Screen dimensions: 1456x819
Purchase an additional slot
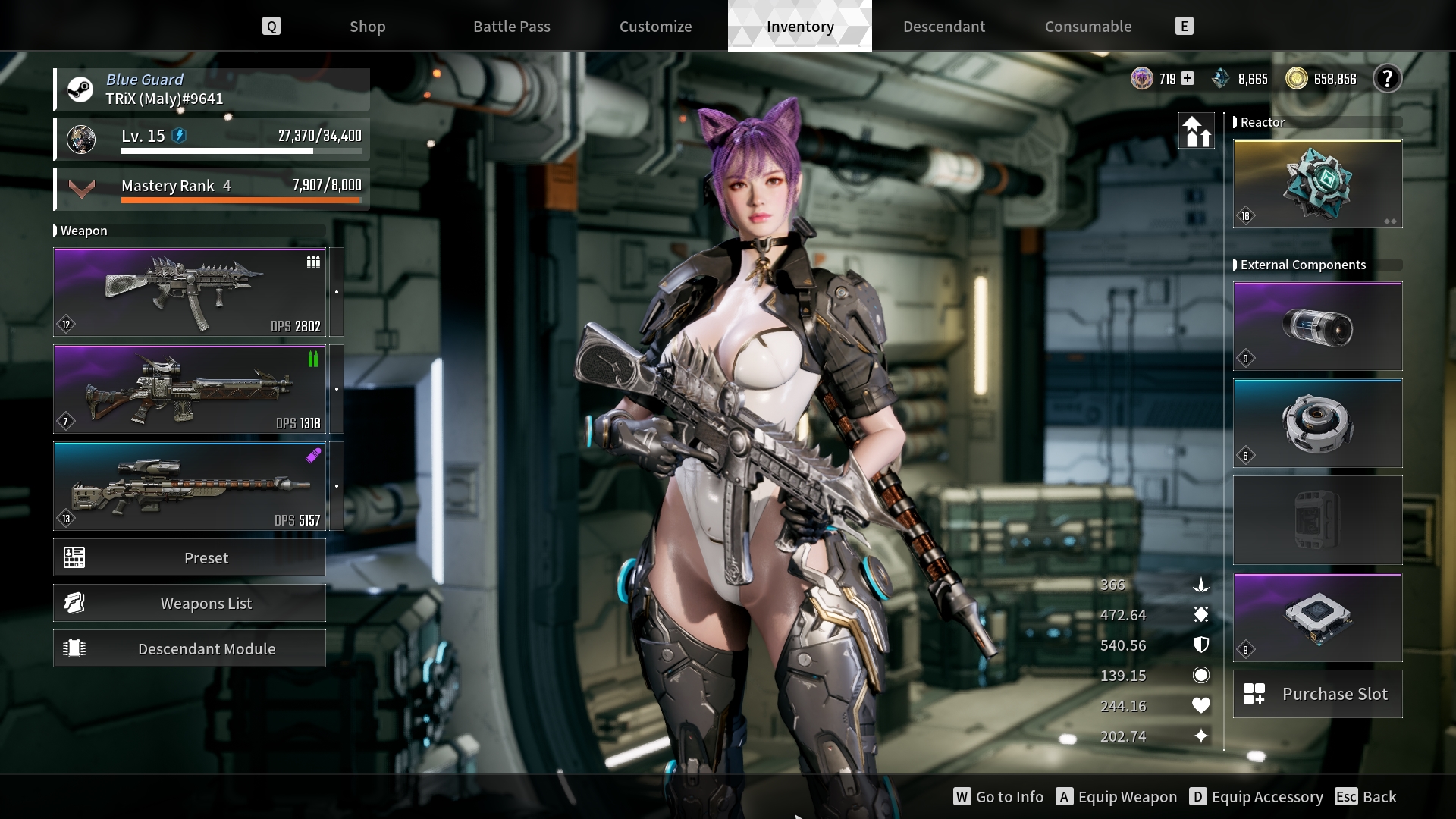(x=1317, y=694)
